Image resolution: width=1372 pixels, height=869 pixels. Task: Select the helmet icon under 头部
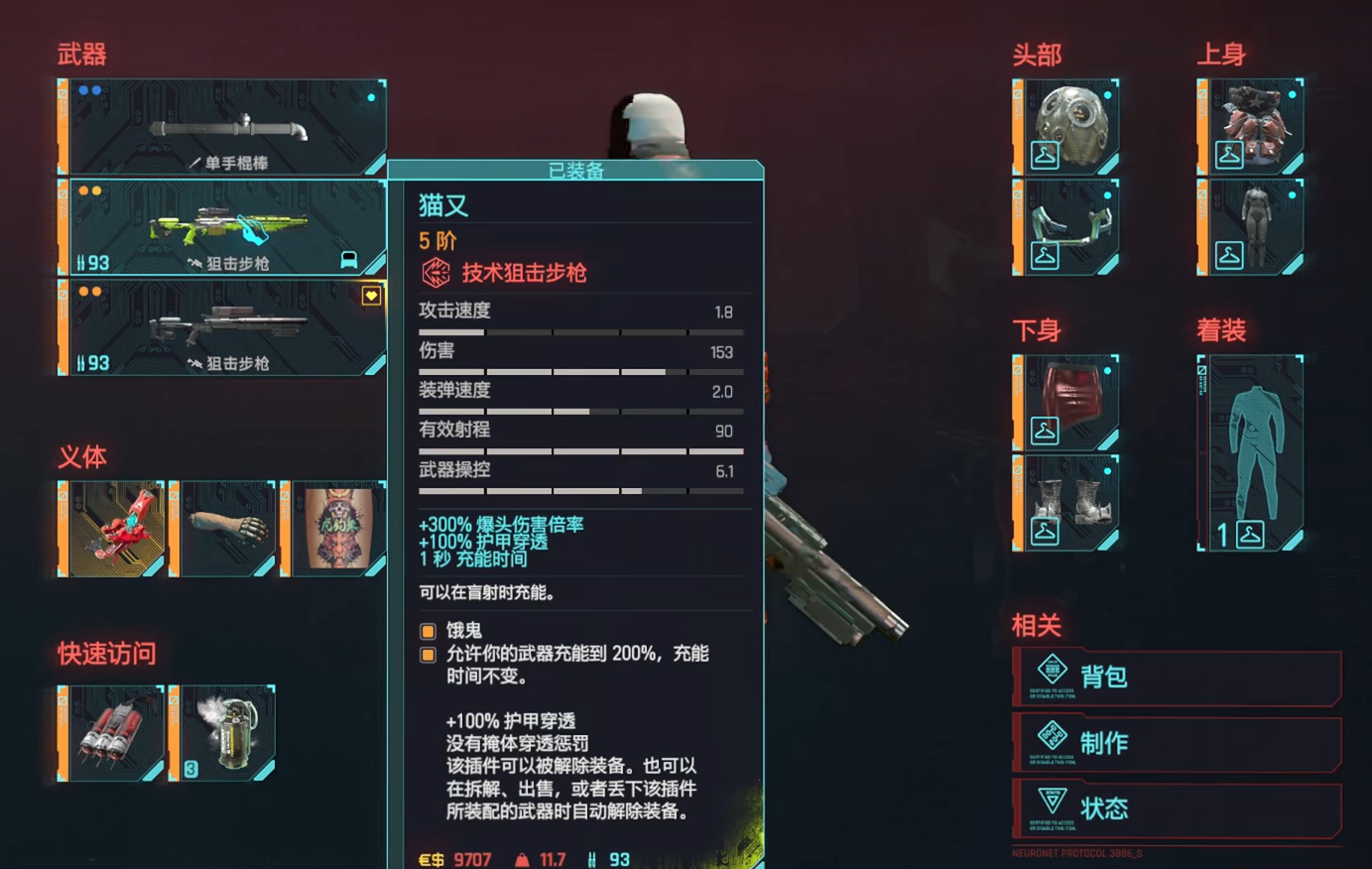tap(1066, 126)
